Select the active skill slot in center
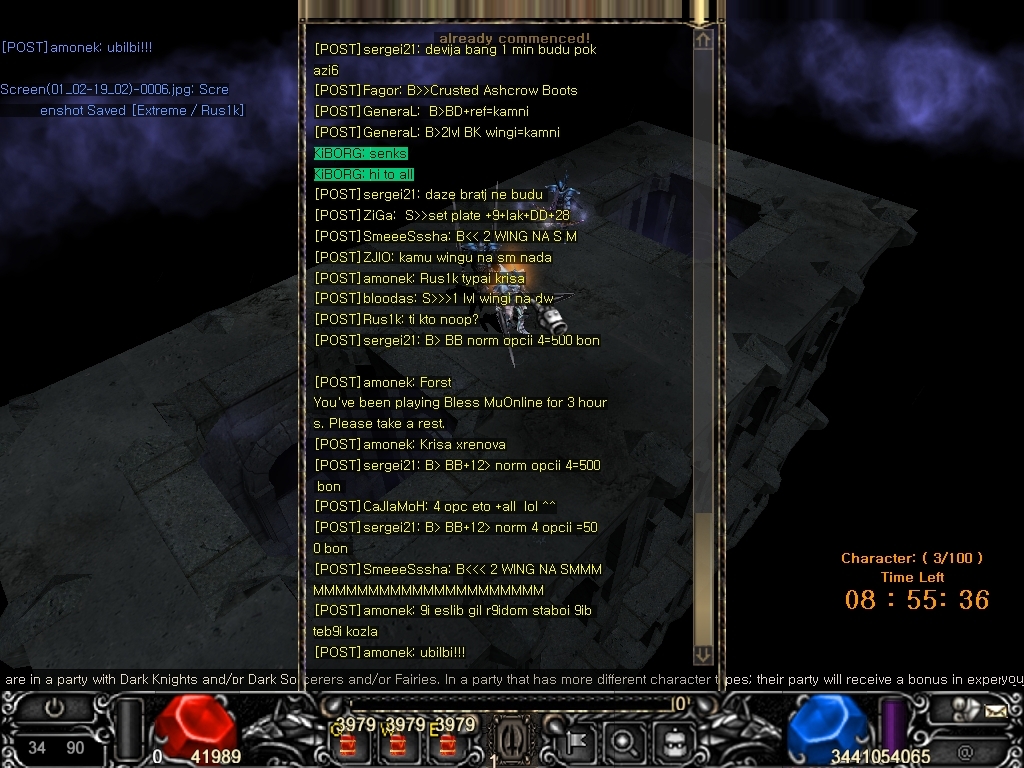Viewport: 1024px width, 768px height. (512, 740)
